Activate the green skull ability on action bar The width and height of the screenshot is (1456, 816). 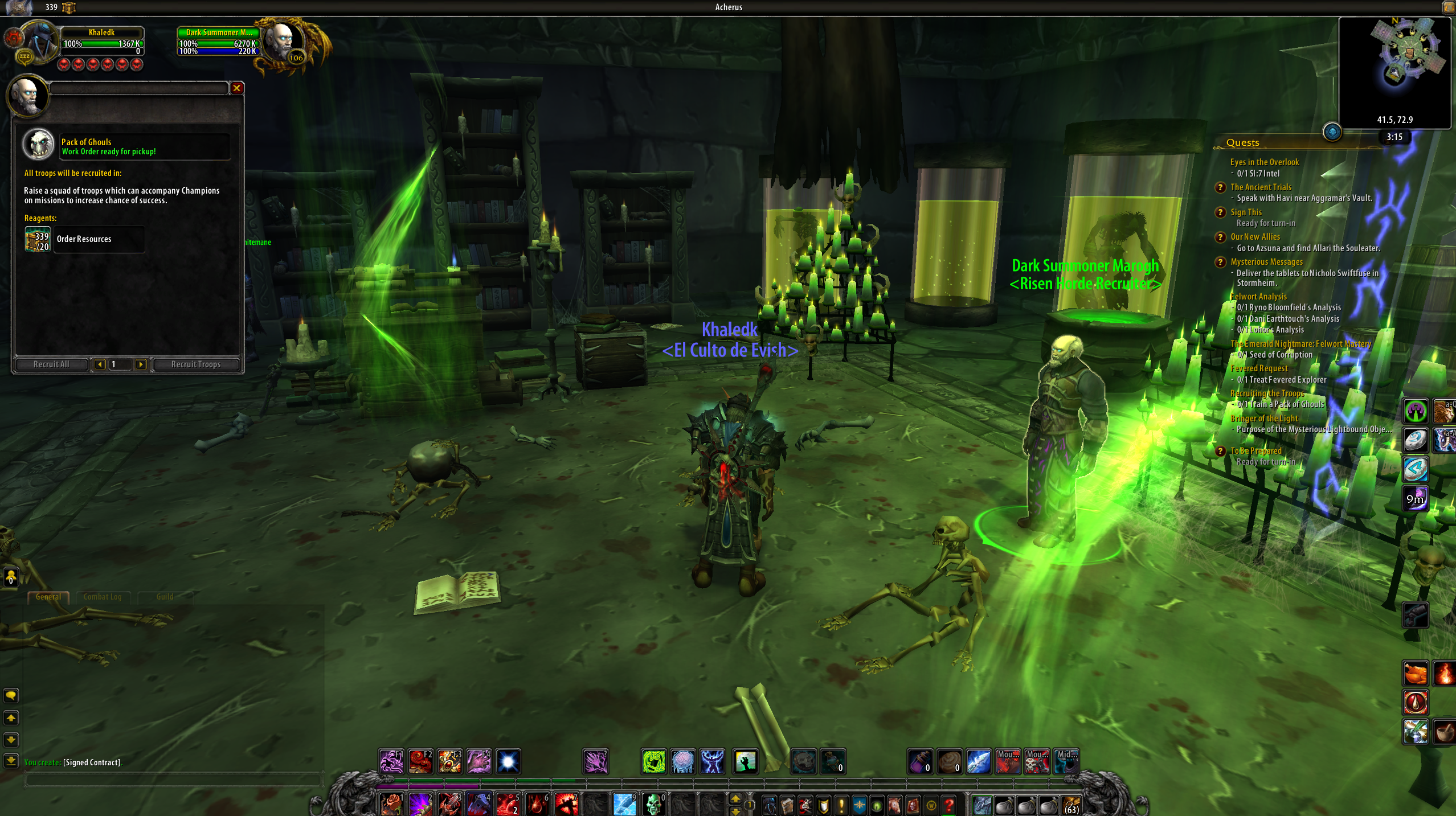(x=653, y=805)
